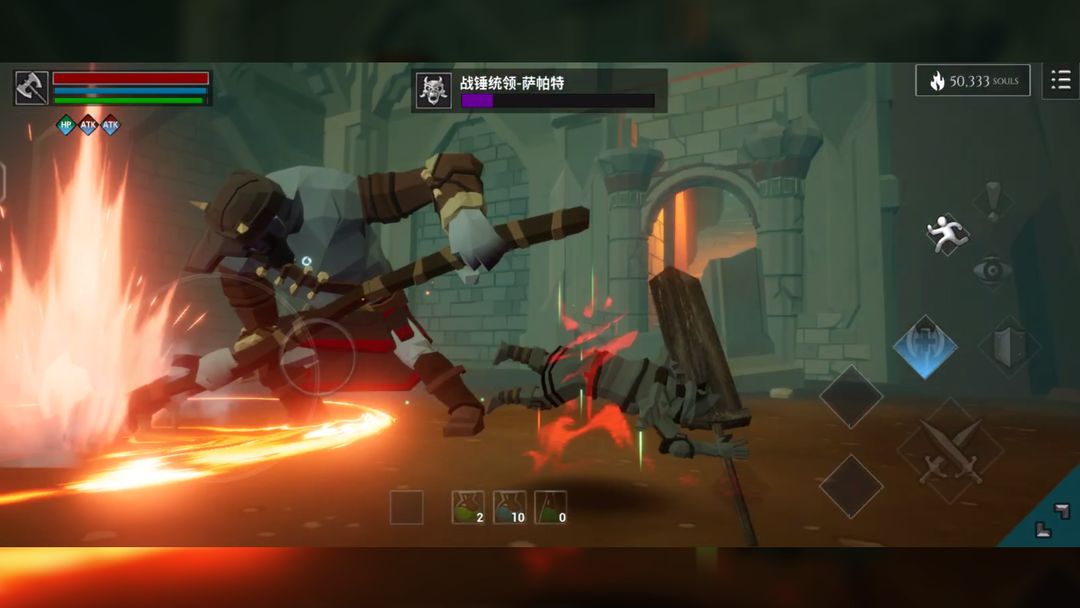The height and width of the screenshot is (608, 1080).
Task: Use the blue potion with count 10
Action: coord(509,507)
